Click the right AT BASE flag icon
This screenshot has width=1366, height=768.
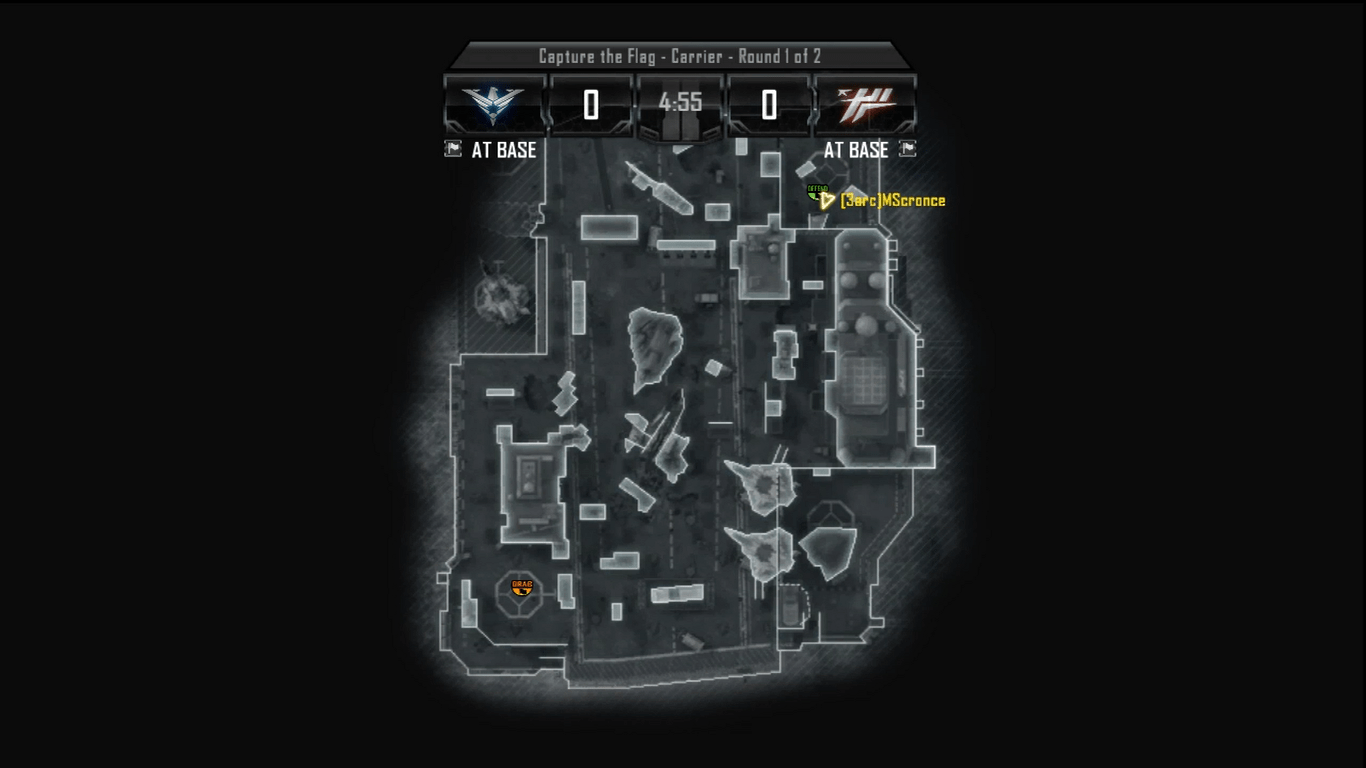907,150
